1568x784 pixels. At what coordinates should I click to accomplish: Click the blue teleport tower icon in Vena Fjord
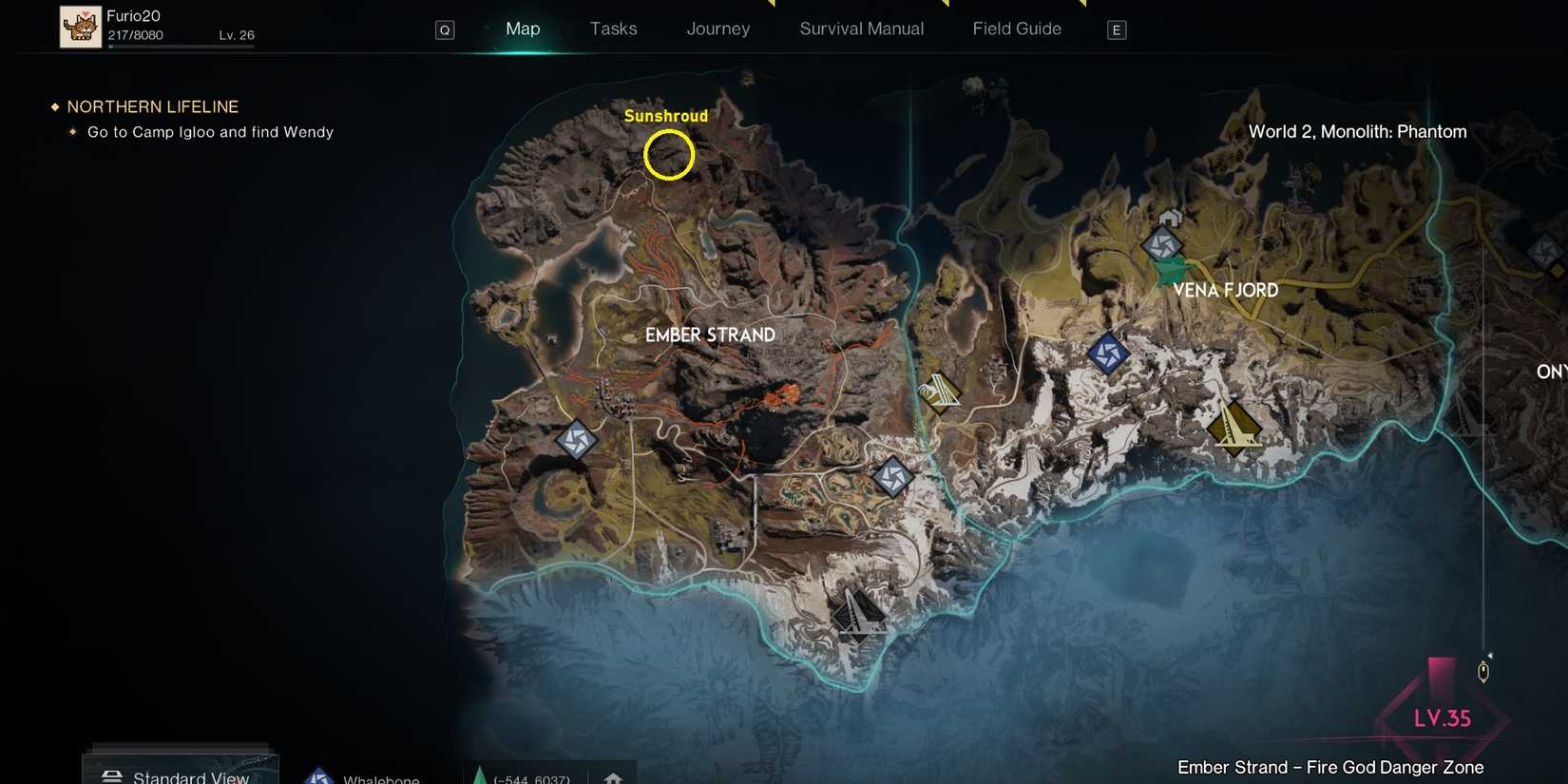1106,354
